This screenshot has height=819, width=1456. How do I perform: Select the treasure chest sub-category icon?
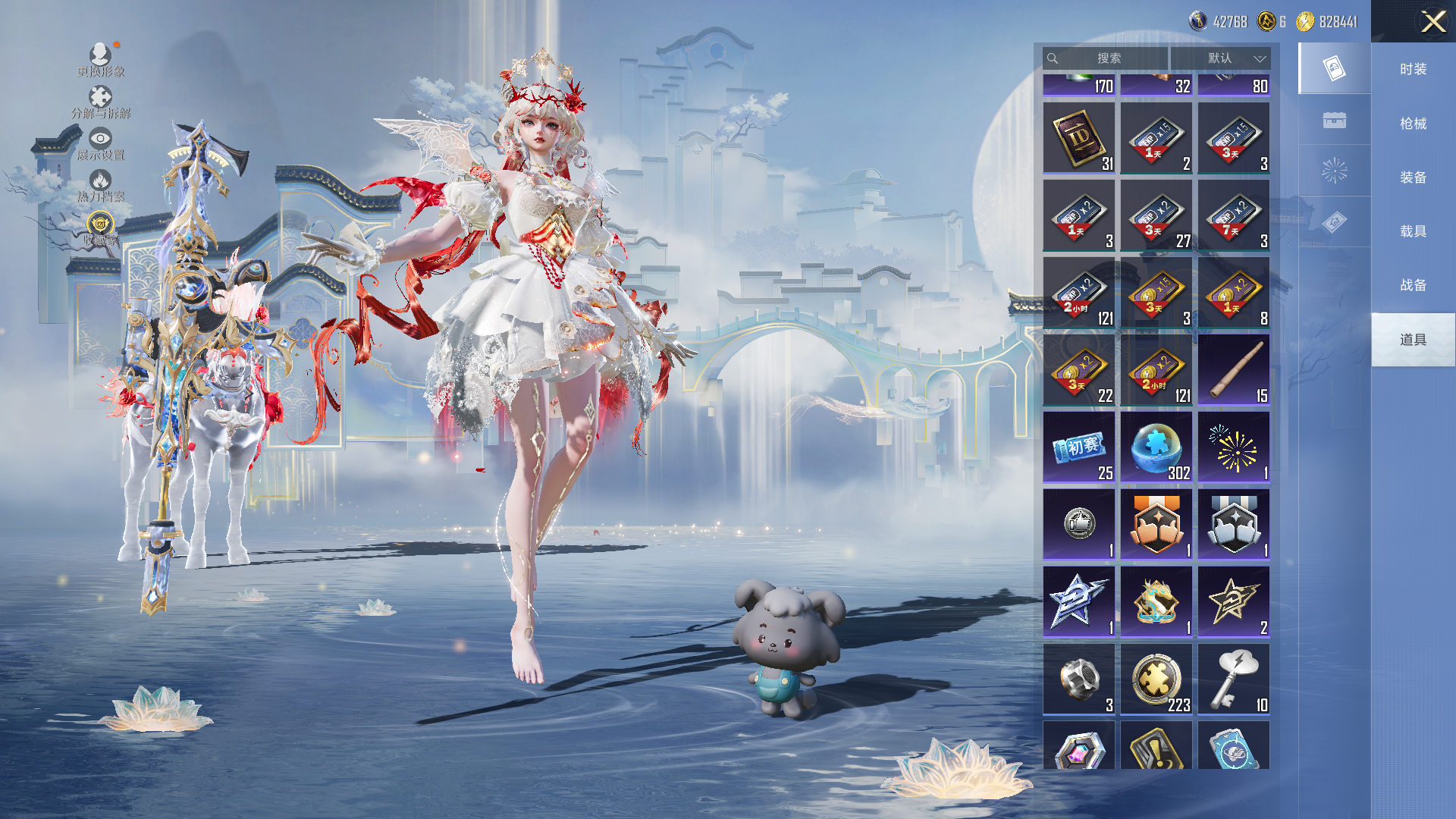click(1334, 120)
